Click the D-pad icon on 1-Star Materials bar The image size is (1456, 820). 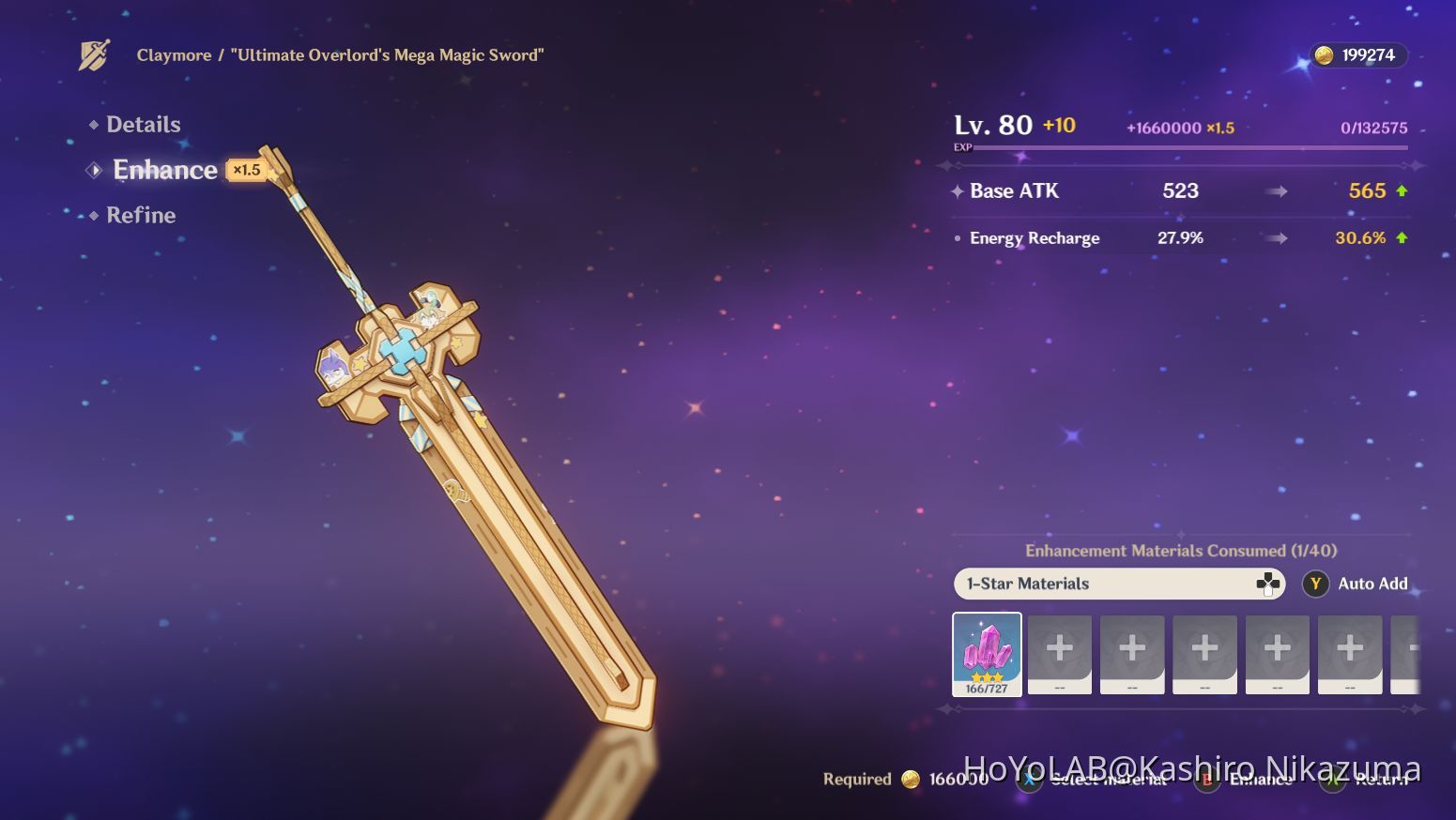[x=1267, y=584]
